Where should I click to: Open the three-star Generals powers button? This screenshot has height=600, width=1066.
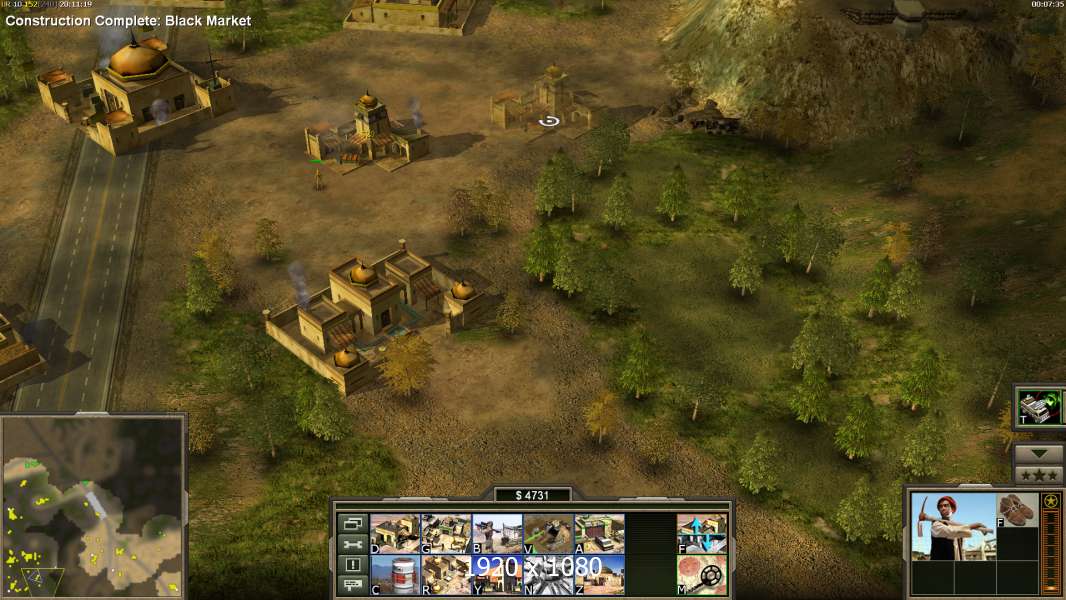pyautogui.click(x=1038, y=474)
